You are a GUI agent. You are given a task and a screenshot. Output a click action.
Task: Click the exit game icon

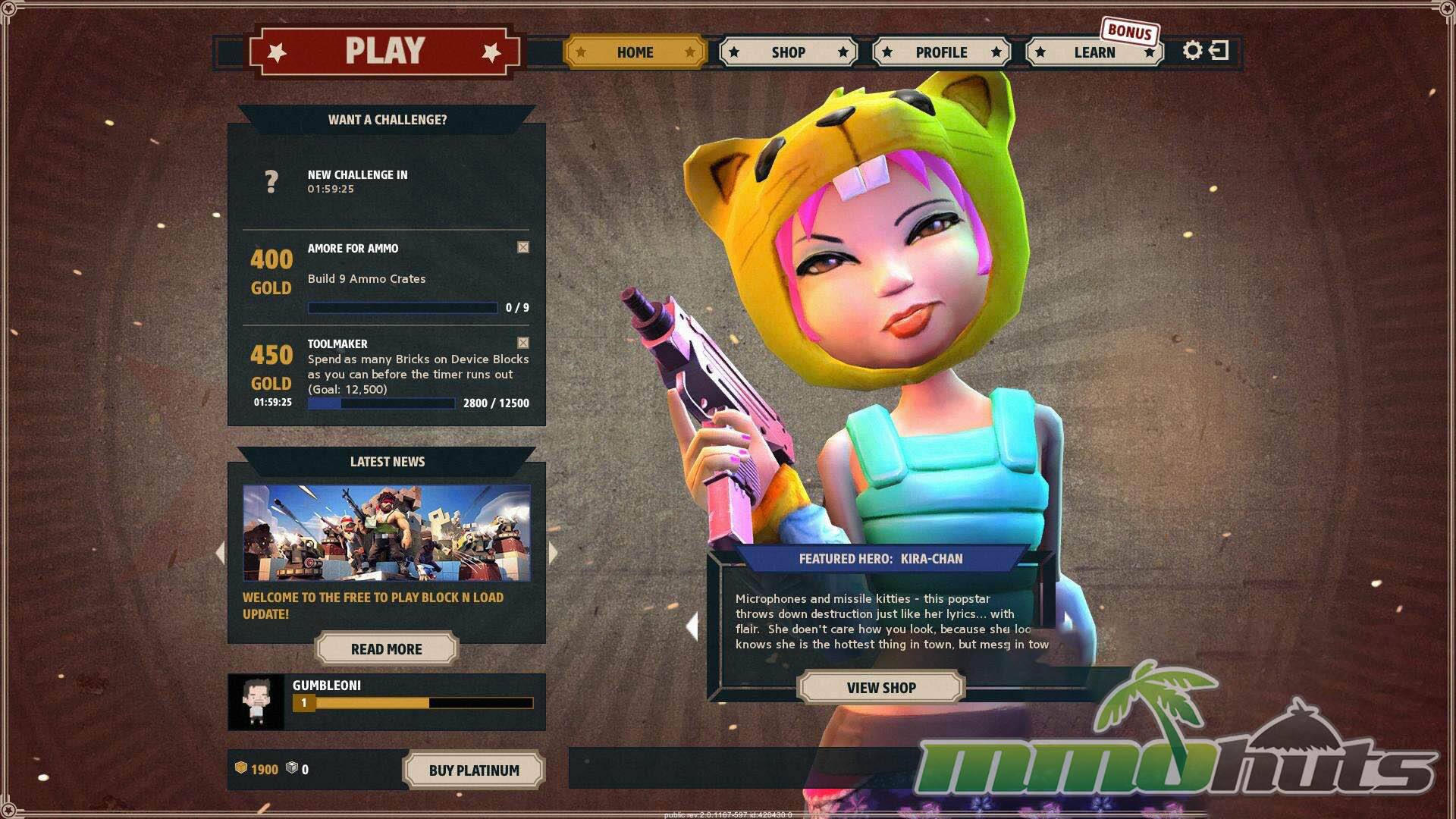[x=1219, y=51]
